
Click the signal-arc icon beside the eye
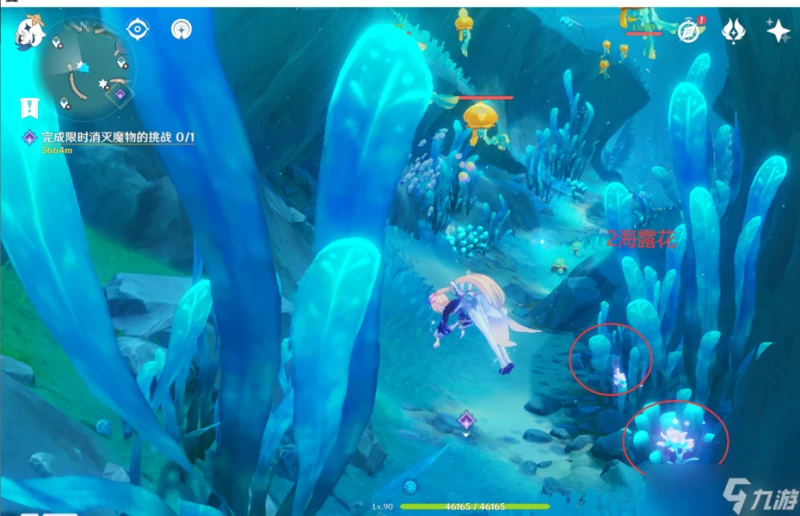181,29
